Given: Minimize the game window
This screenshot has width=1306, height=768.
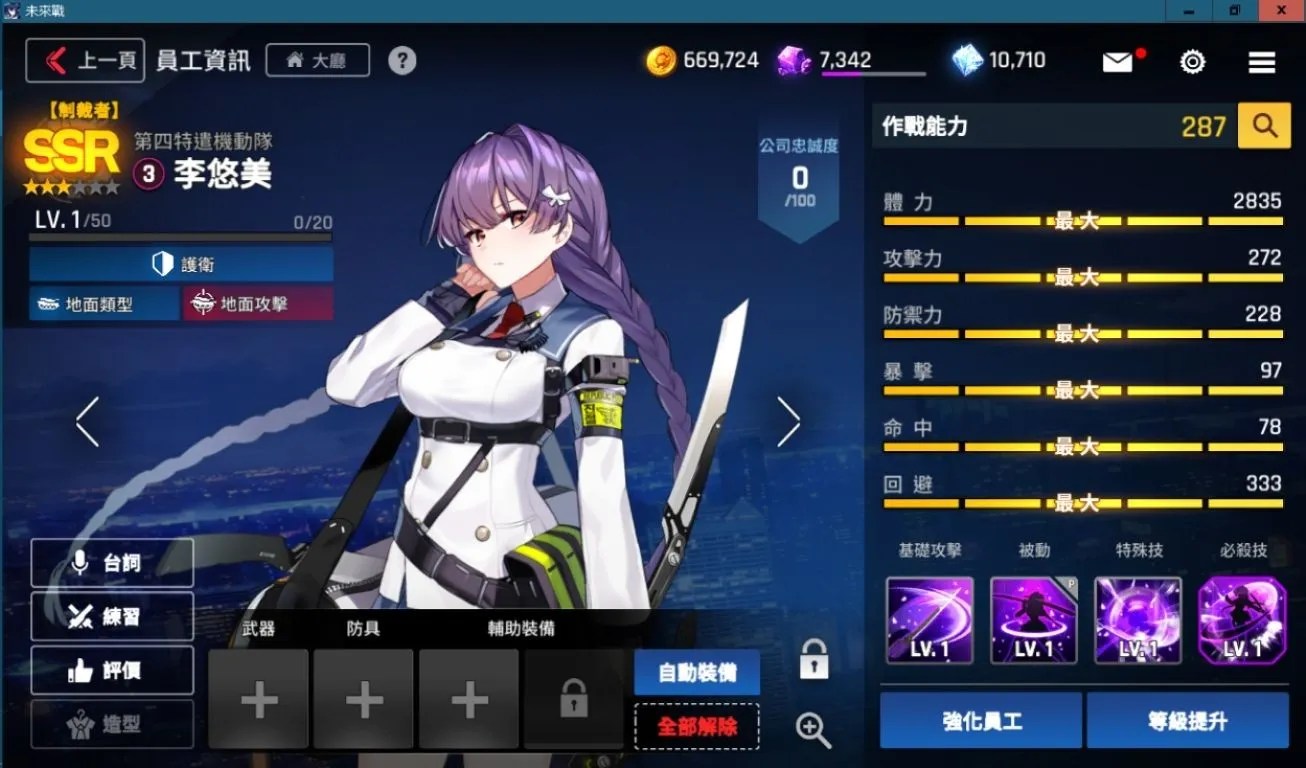Looking at the screenshot, I should pos(1190,10).
